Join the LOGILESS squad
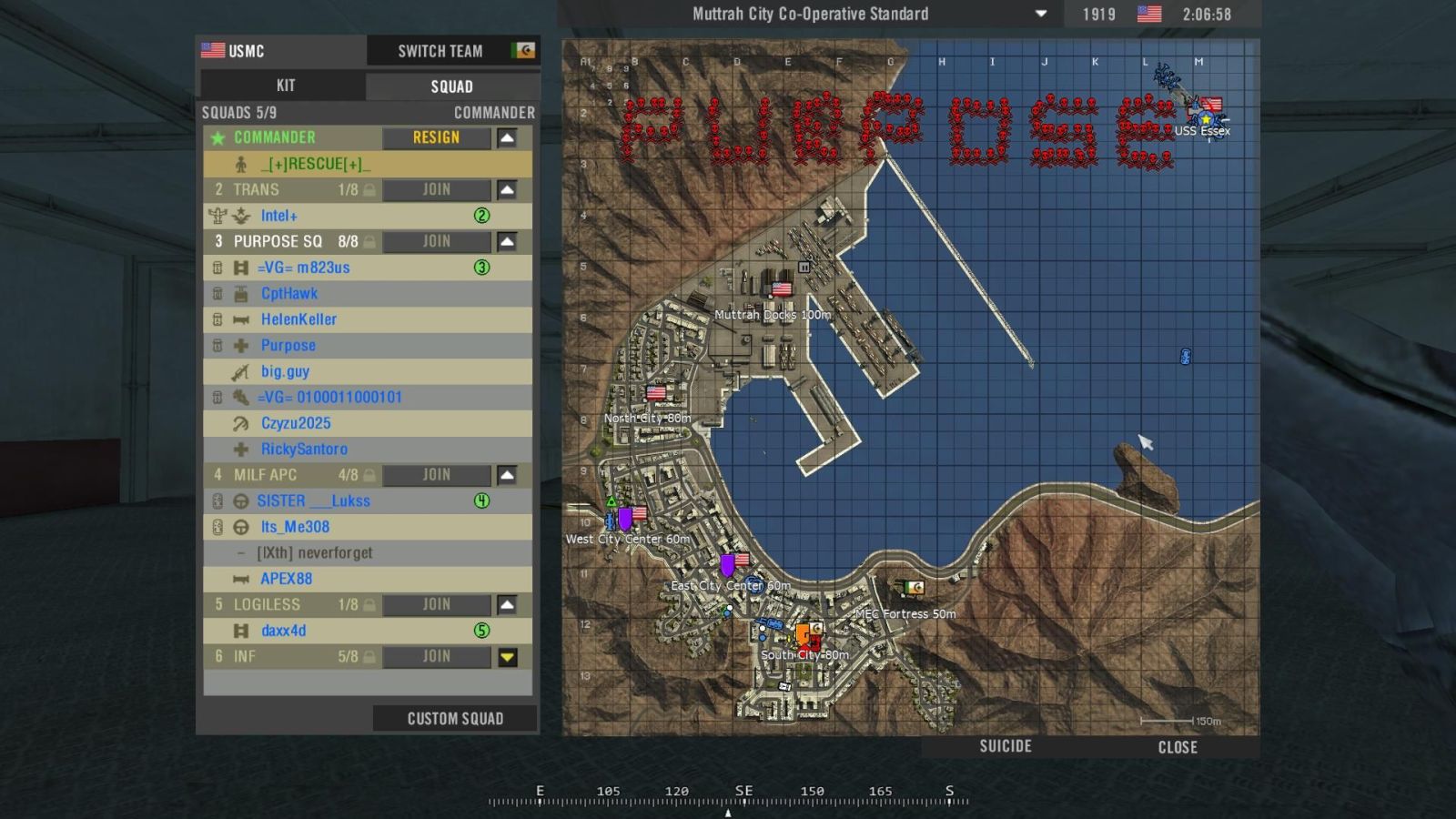The image size is (1456, 819). coord(436,604)
